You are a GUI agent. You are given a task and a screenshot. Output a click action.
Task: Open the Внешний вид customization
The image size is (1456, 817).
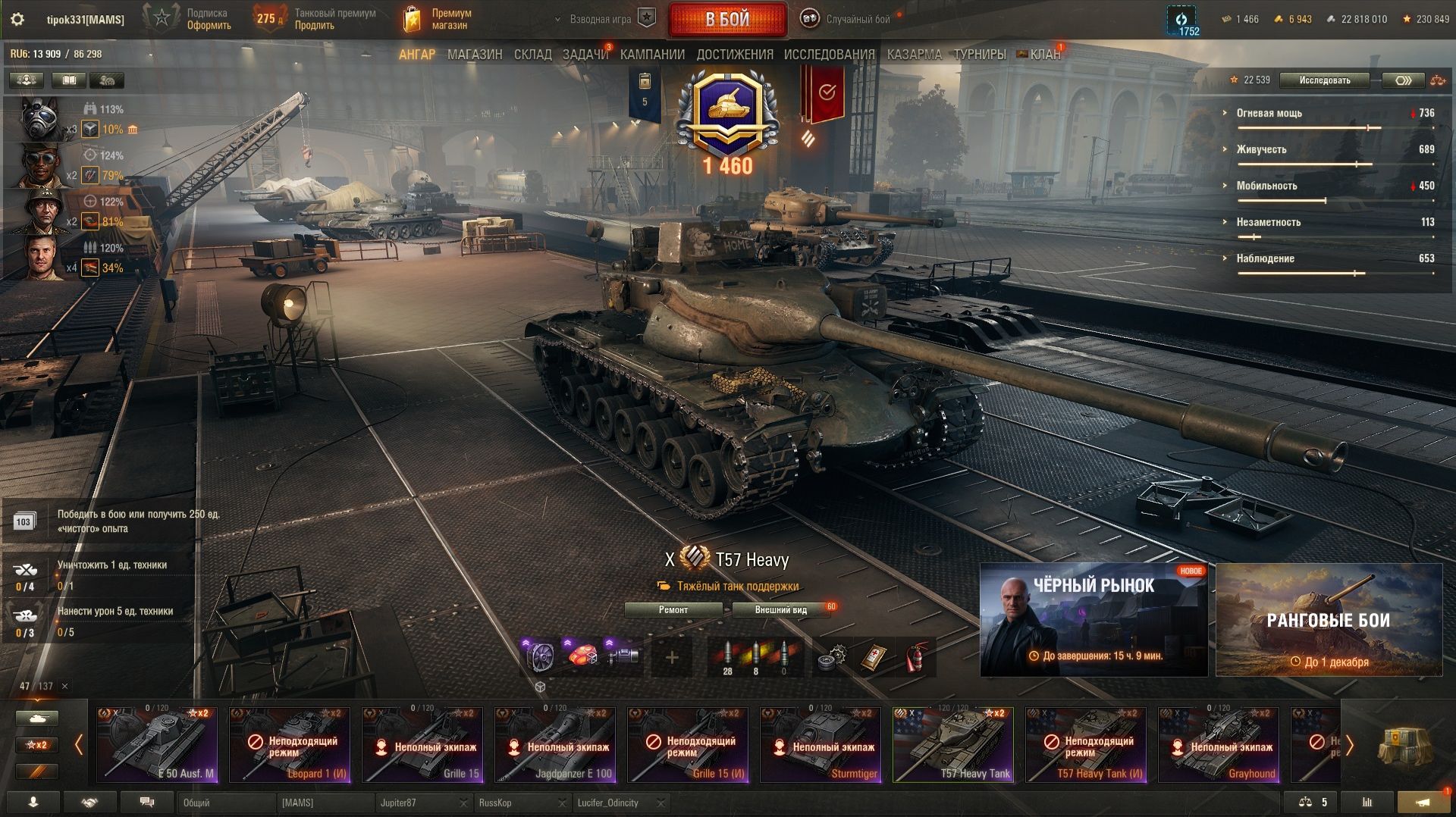tap(780, 610)
